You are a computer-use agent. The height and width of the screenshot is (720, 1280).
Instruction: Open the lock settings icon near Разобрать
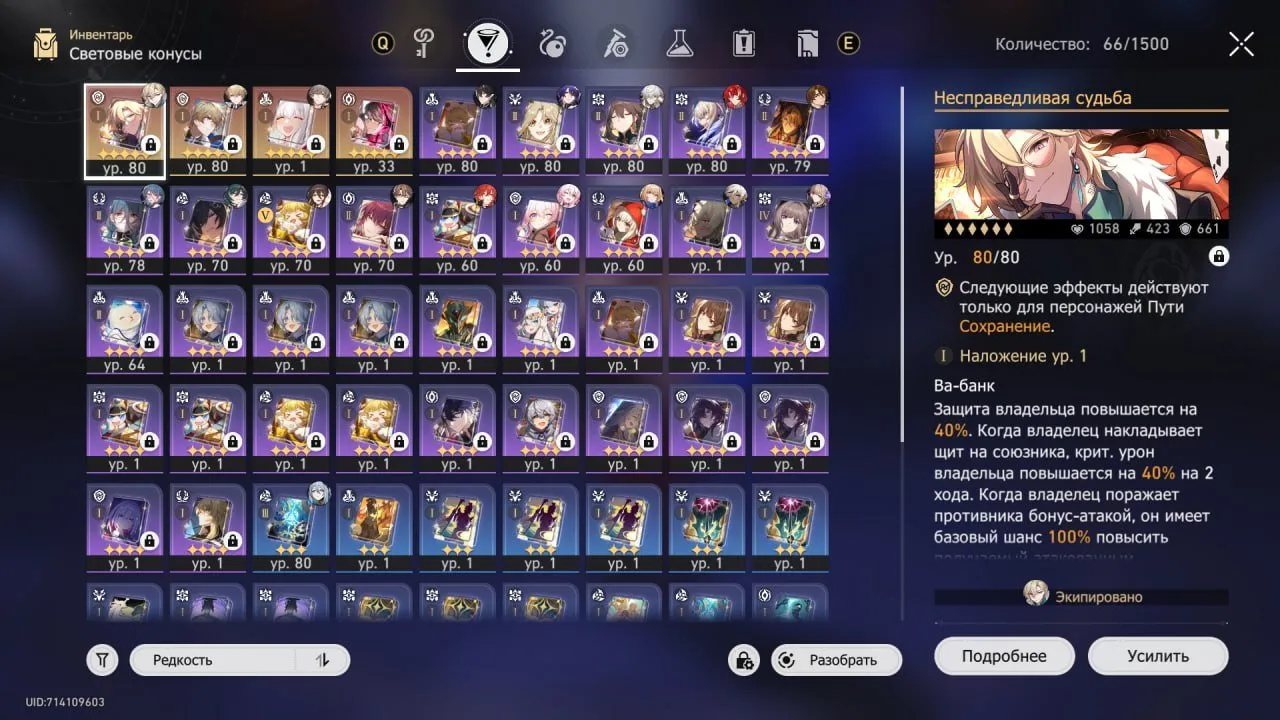[x=743, y=661]
